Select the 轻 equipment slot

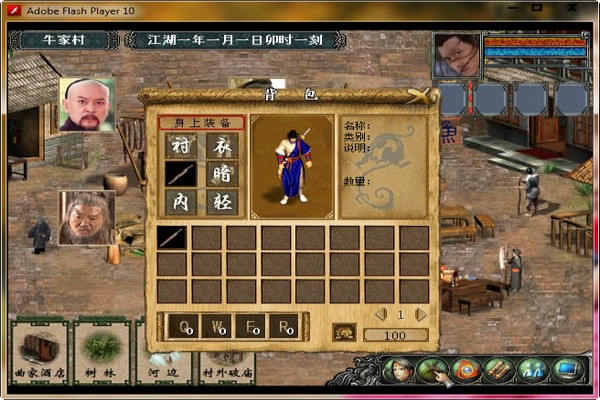222,201
